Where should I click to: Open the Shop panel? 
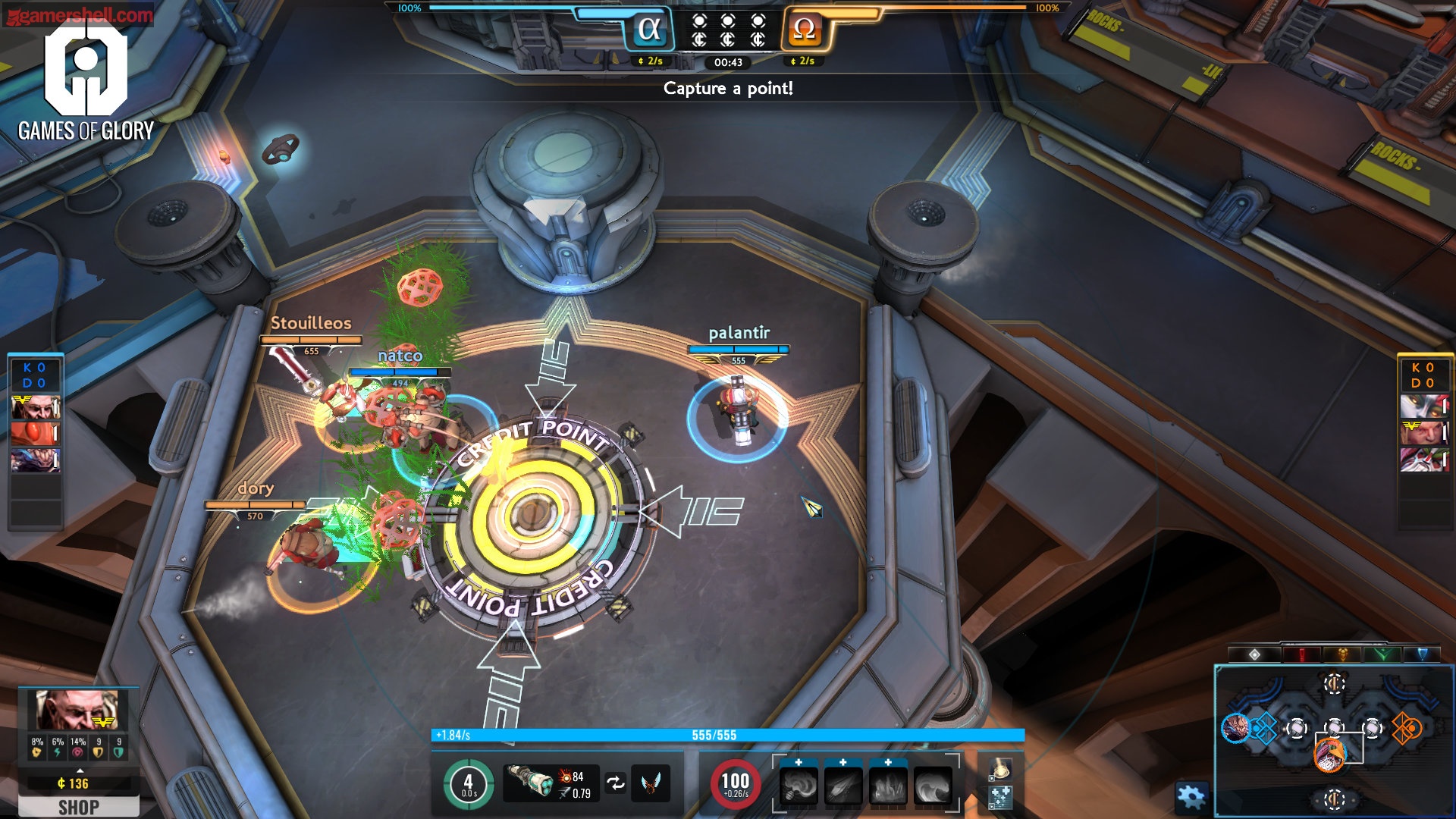pyautogui.click(x=79, y=807)
